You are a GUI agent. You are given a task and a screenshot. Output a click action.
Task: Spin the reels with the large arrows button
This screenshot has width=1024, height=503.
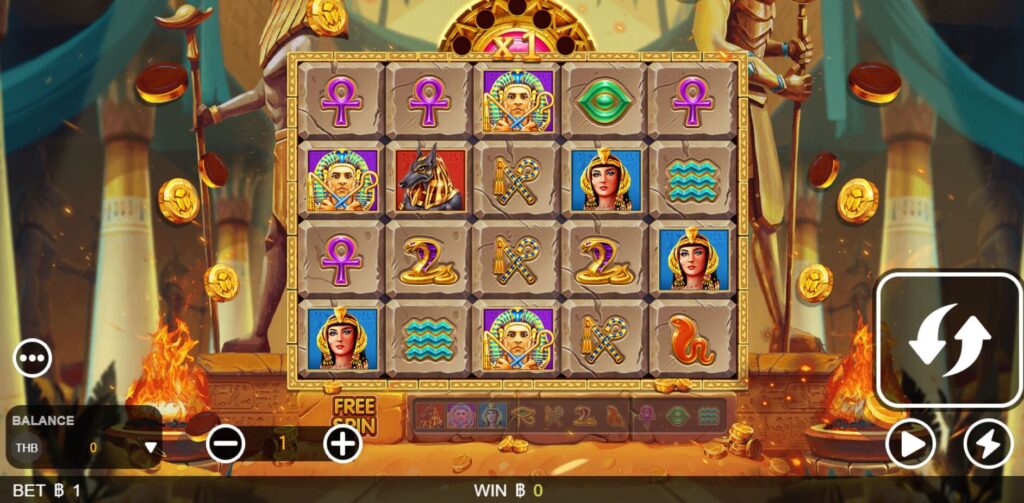tap(949, 340)
